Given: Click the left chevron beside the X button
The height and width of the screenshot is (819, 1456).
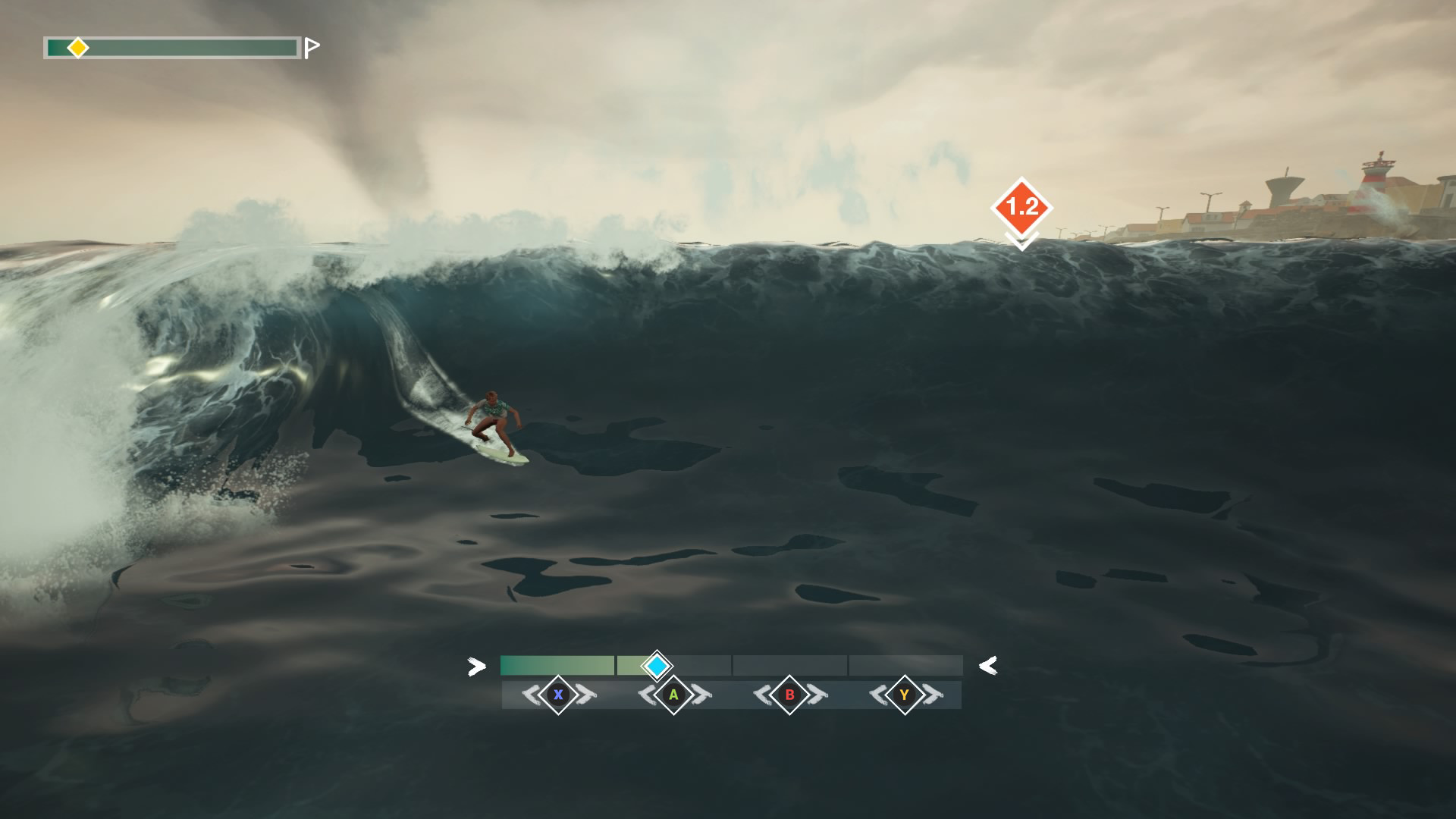Looking at the screenshot, I should pyautogui.click(x=531, y=694).
